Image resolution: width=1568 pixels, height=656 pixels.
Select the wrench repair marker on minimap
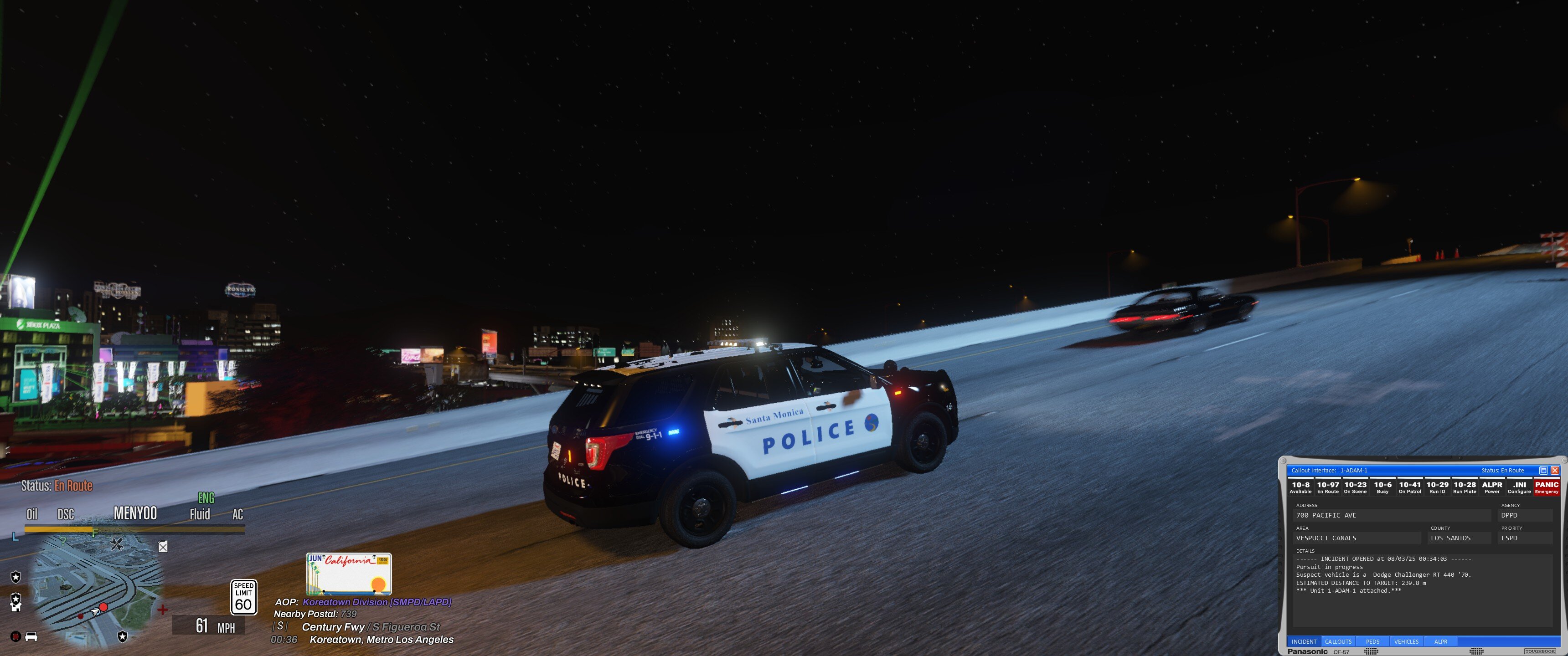click(117, 544)
